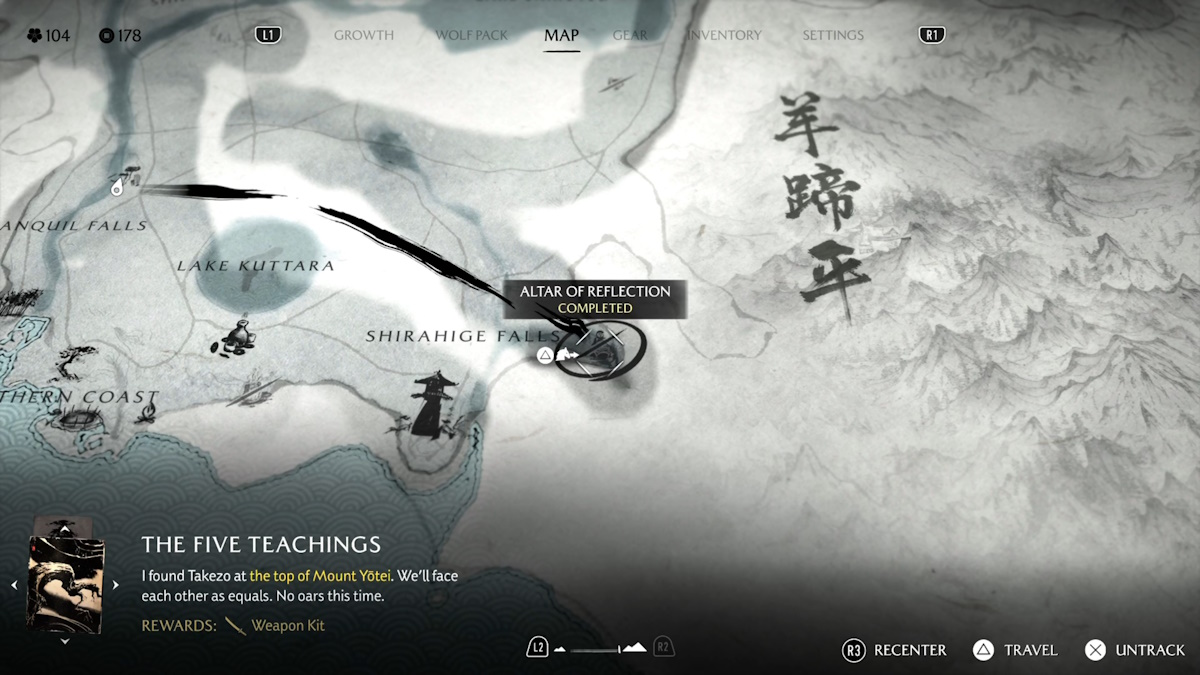This screenshot has width=1200, height=675.
Task: Select the Map tab
Action: (x=561, y=35)
